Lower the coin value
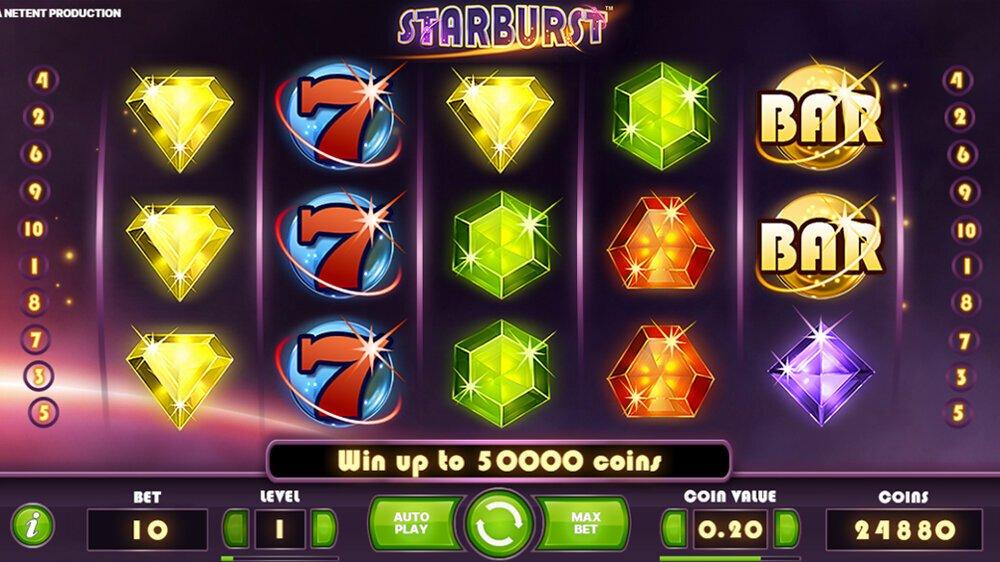Viewport: 1000px width, 562px height. coord(674,528)
